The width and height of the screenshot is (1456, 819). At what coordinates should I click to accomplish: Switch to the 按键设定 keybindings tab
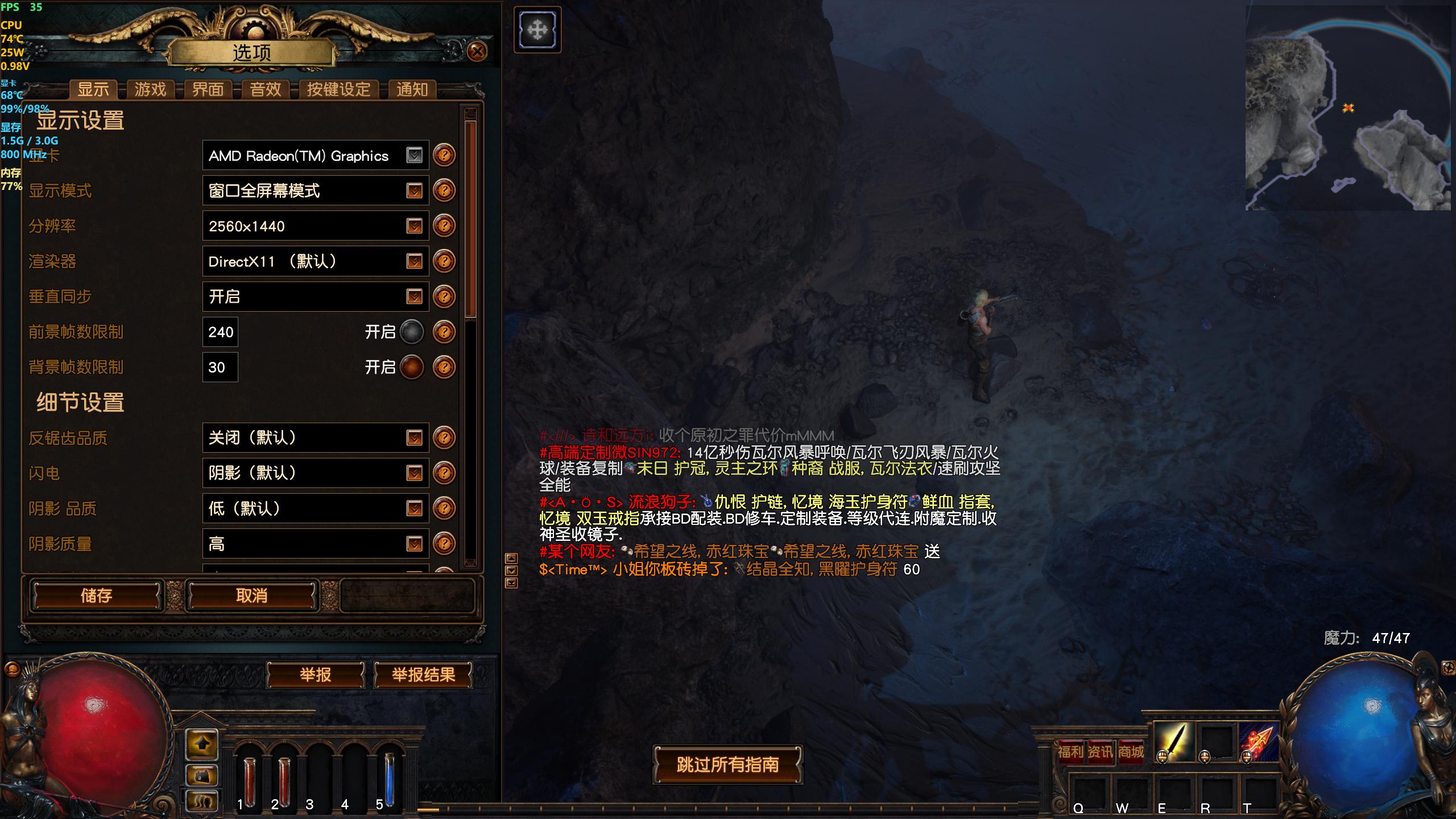click(x=338, y=89)
